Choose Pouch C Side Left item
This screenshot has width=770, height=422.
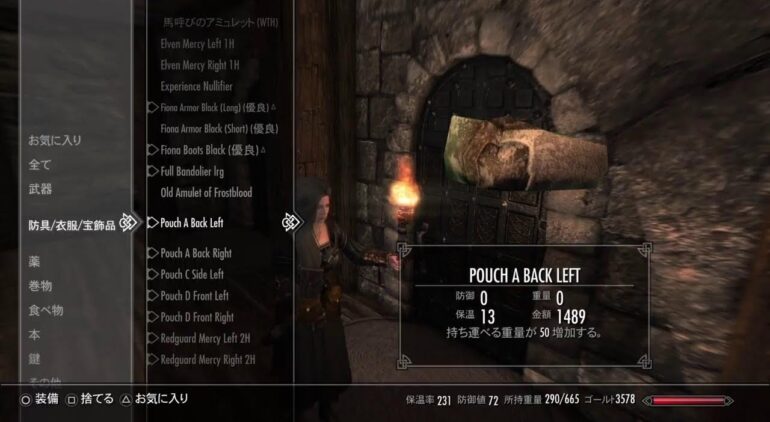click(192, 274)
